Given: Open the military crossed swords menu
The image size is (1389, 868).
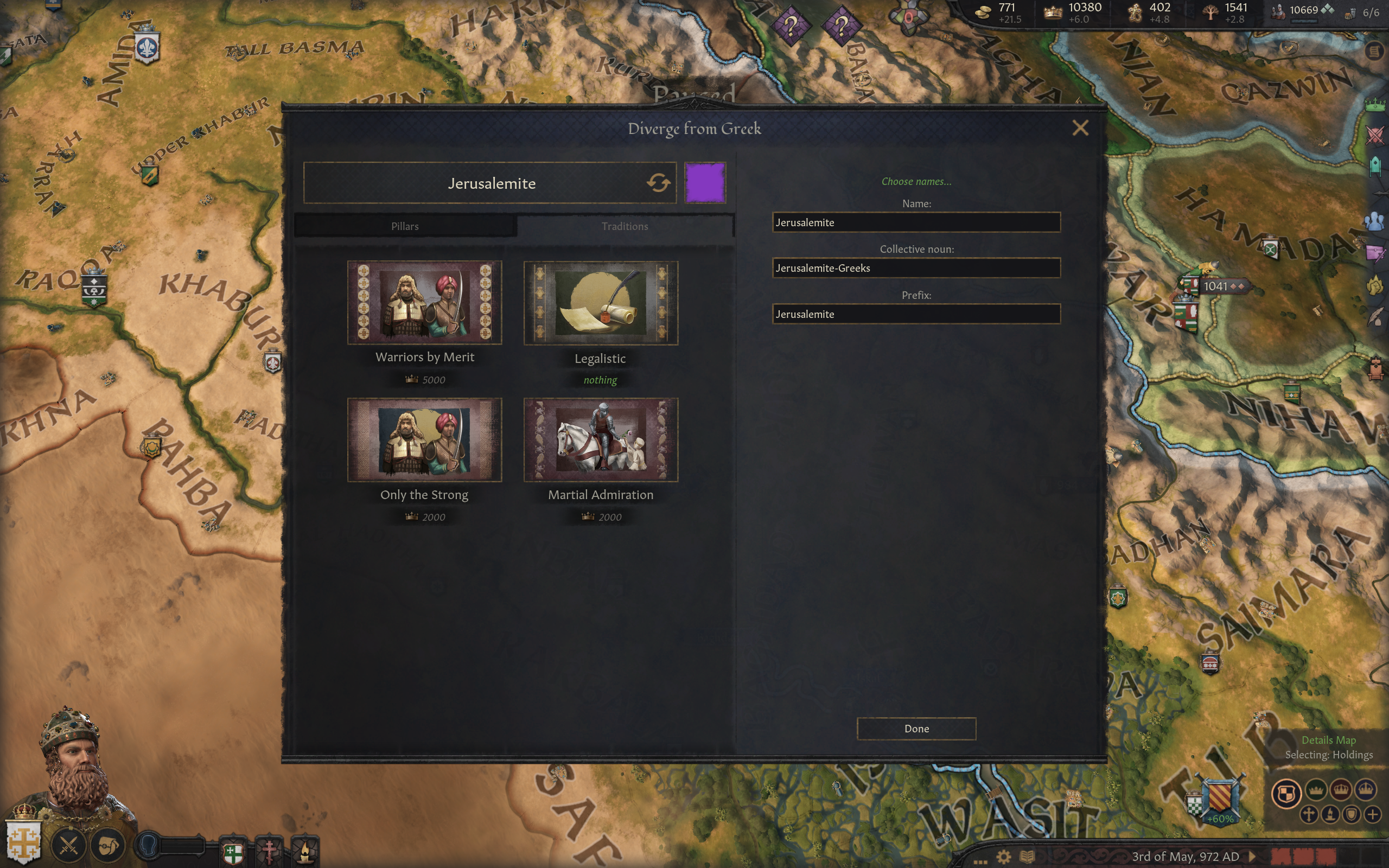Looking at the screenshot, I should point(69,845).
